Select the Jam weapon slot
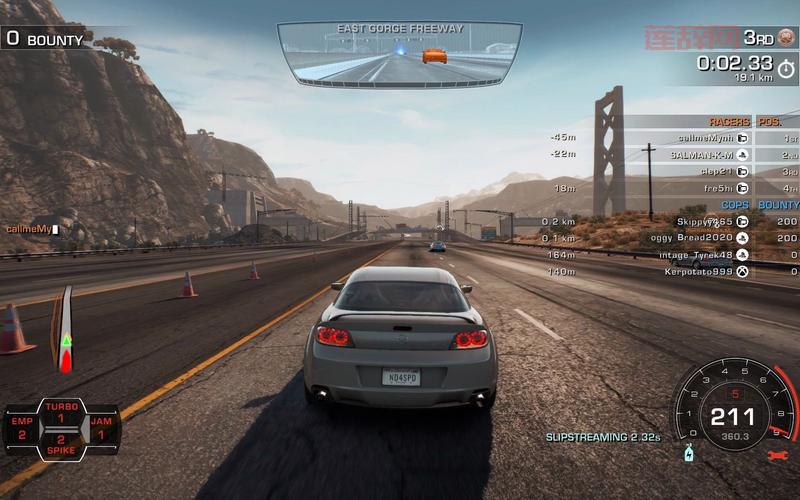Screen dimensions: 800x500 (100, 429)
